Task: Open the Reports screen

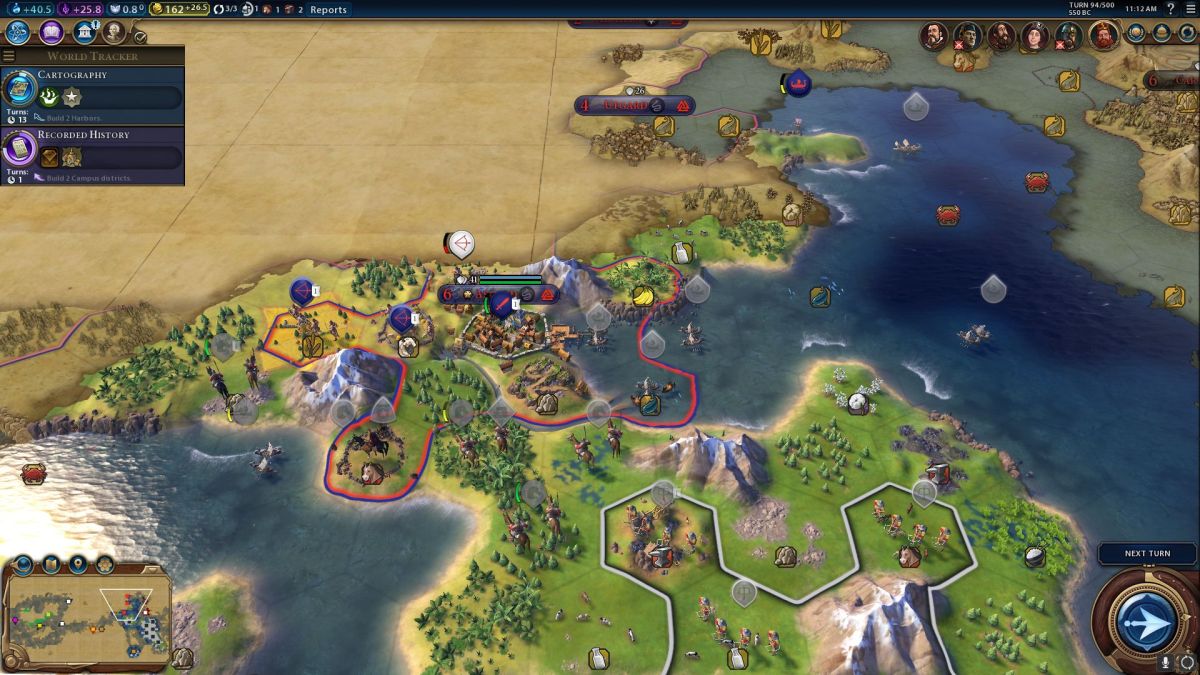Action: coord(328,10)
